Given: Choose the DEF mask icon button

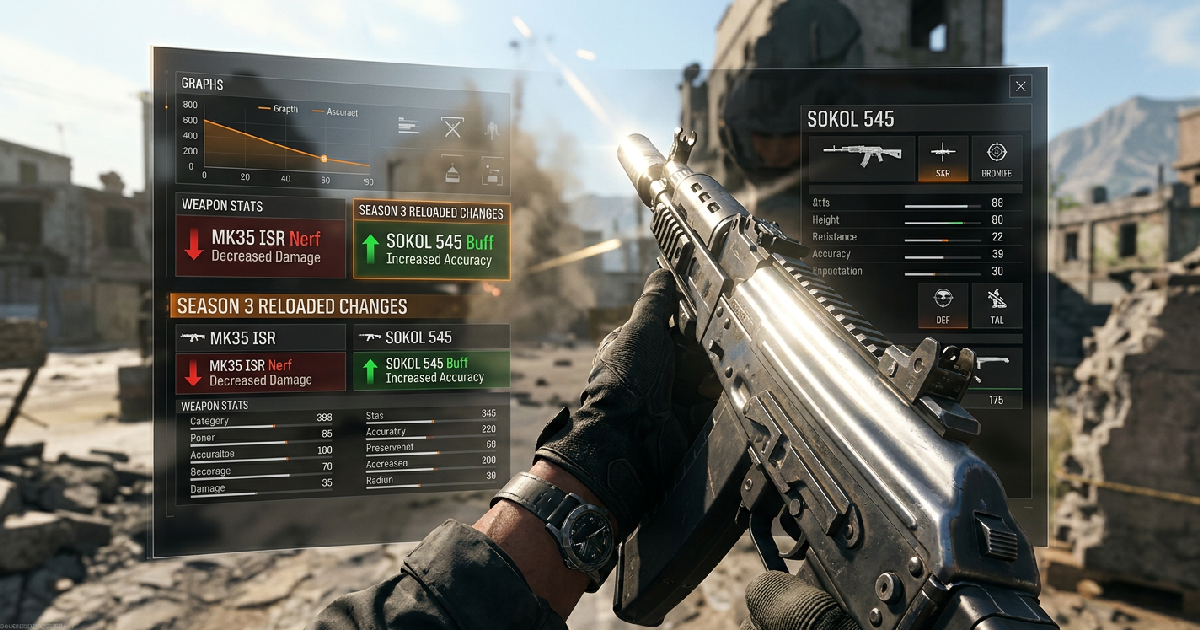Looking at the screenshot, I should point(943,305).
